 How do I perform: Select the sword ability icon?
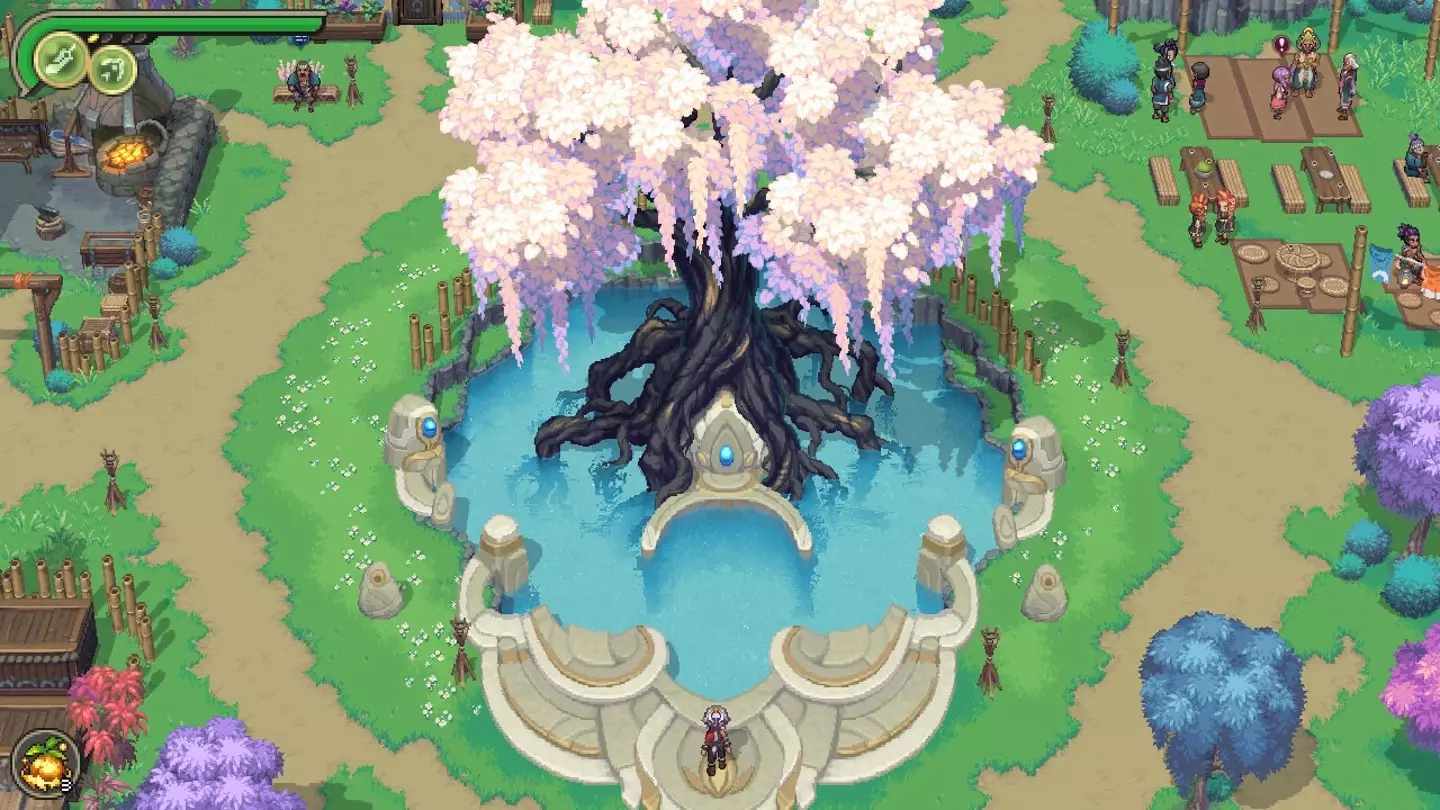tap(60, 60)
